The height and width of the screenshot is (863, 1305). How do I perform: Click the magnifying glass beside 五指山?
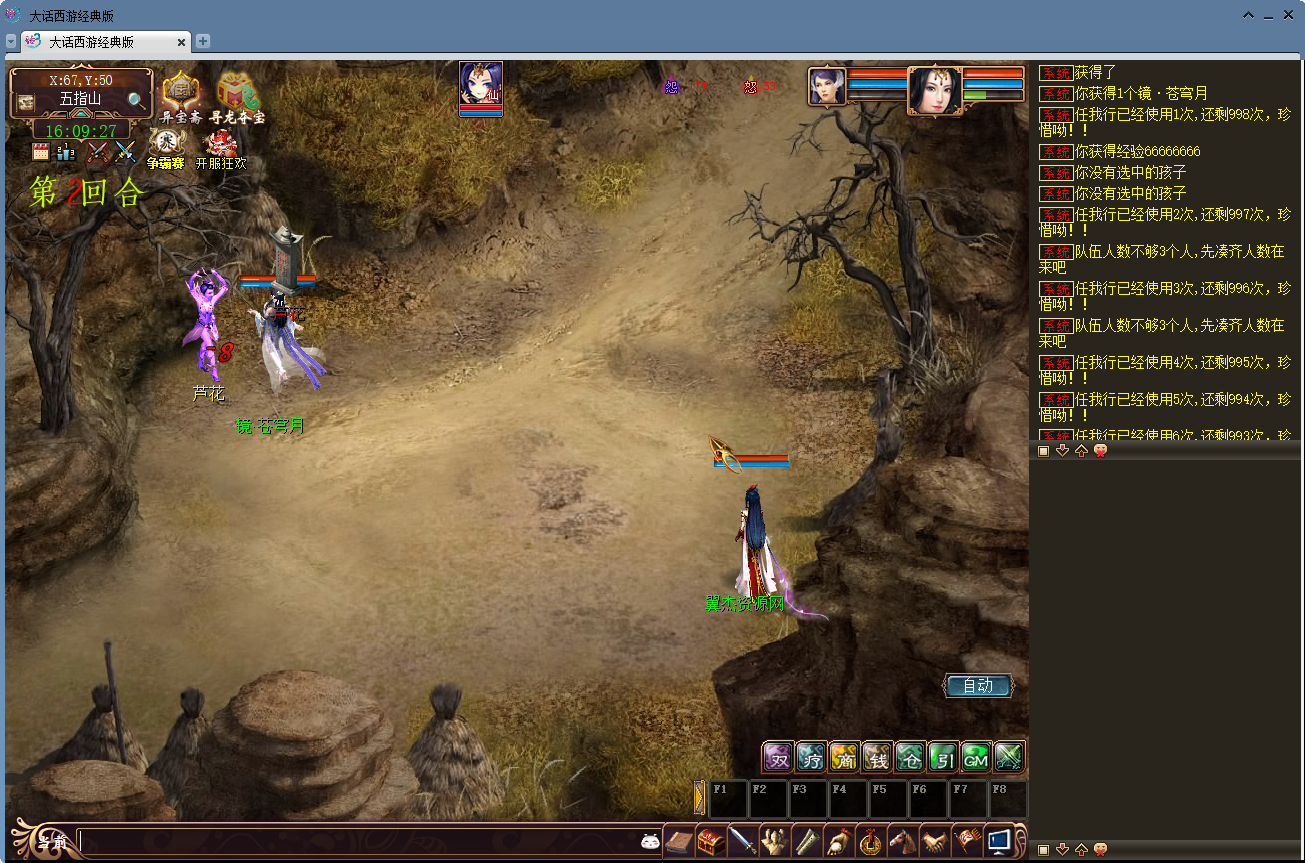point(136,100)
